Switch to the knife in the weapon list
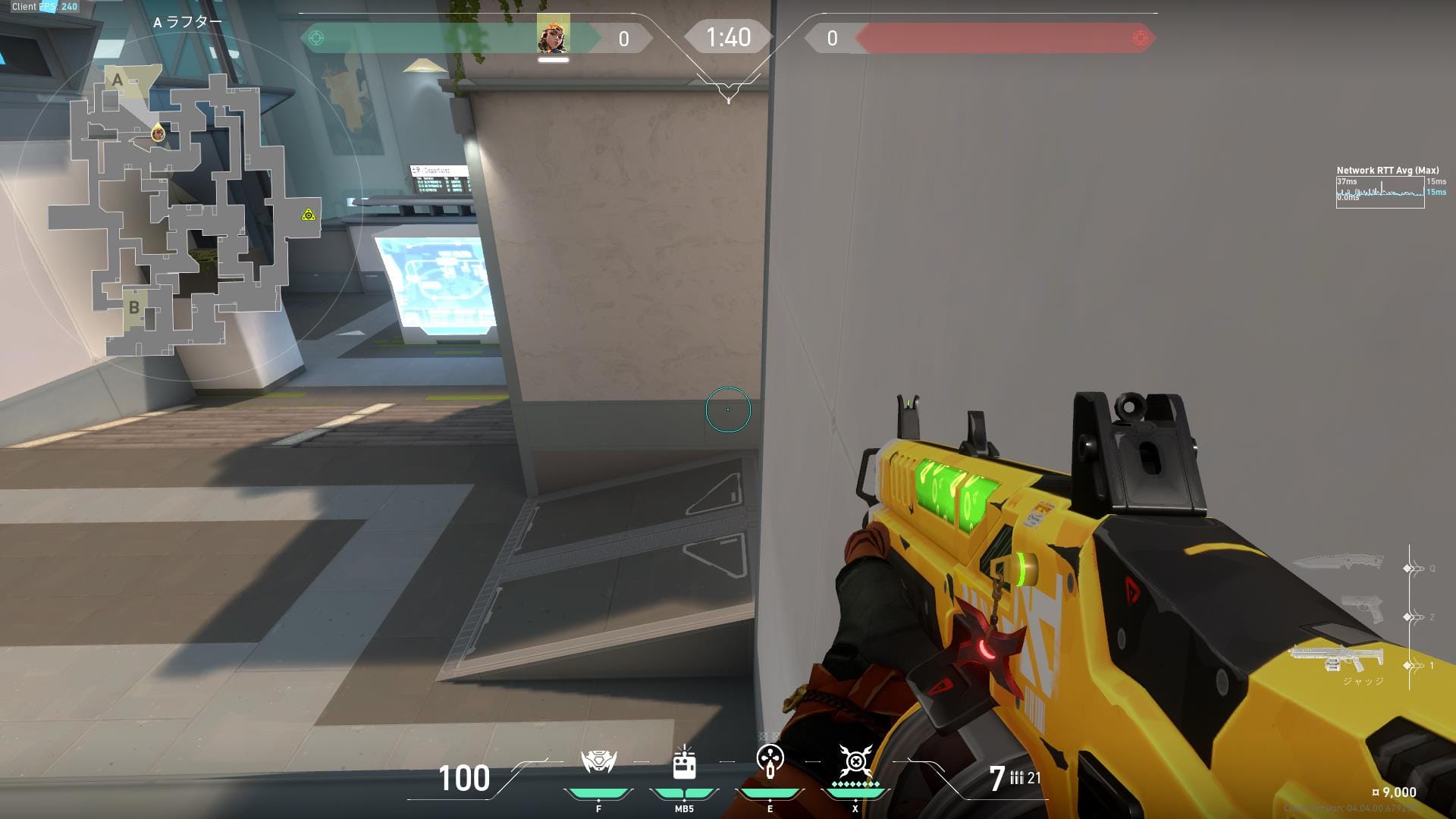Screen dimensions: 1456x819 coord(1337,563)
